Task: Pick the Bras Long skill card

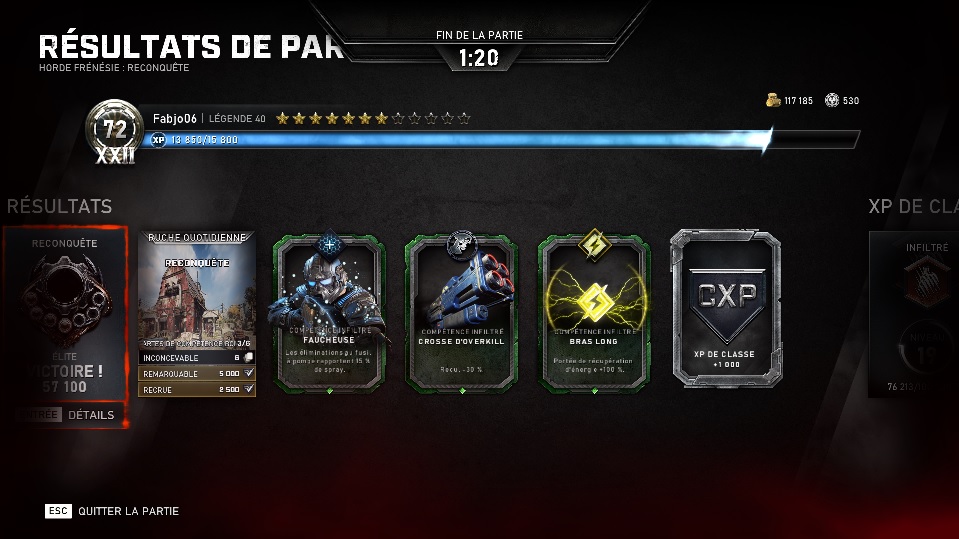Action: 596,311
